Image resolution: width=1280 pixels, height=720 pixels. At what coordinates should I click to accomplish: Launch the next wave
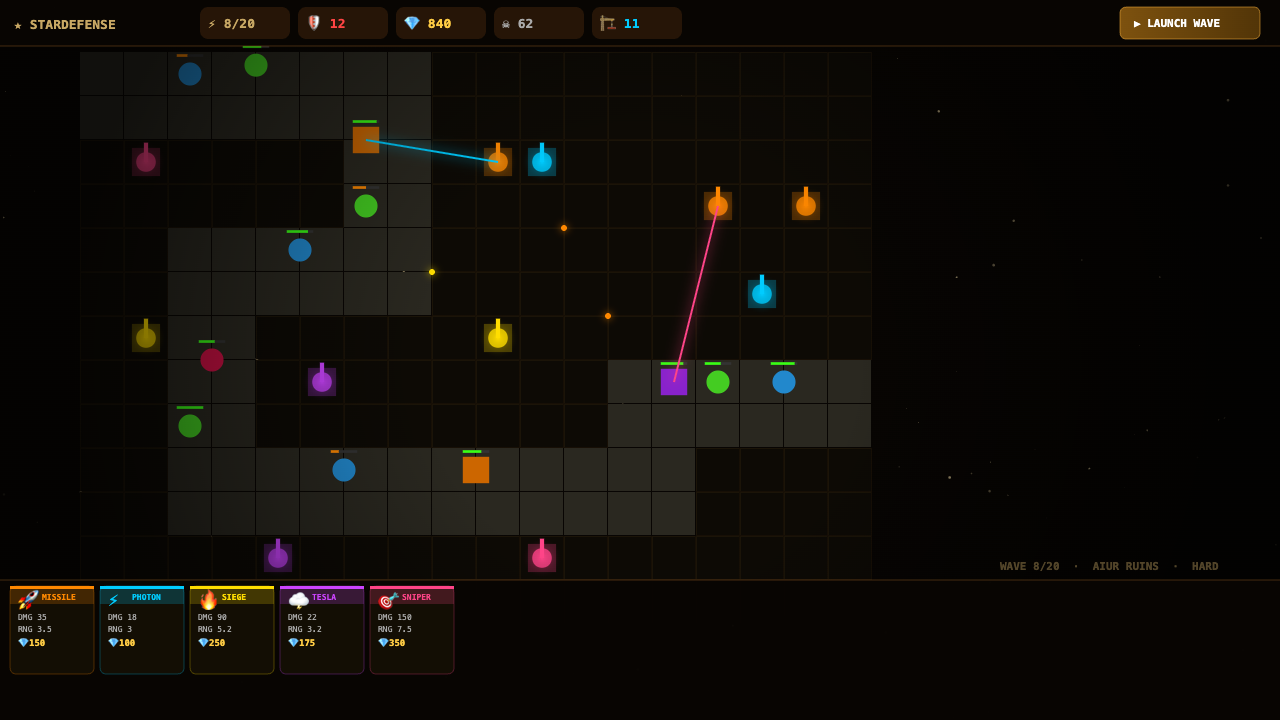[1189, 23]
